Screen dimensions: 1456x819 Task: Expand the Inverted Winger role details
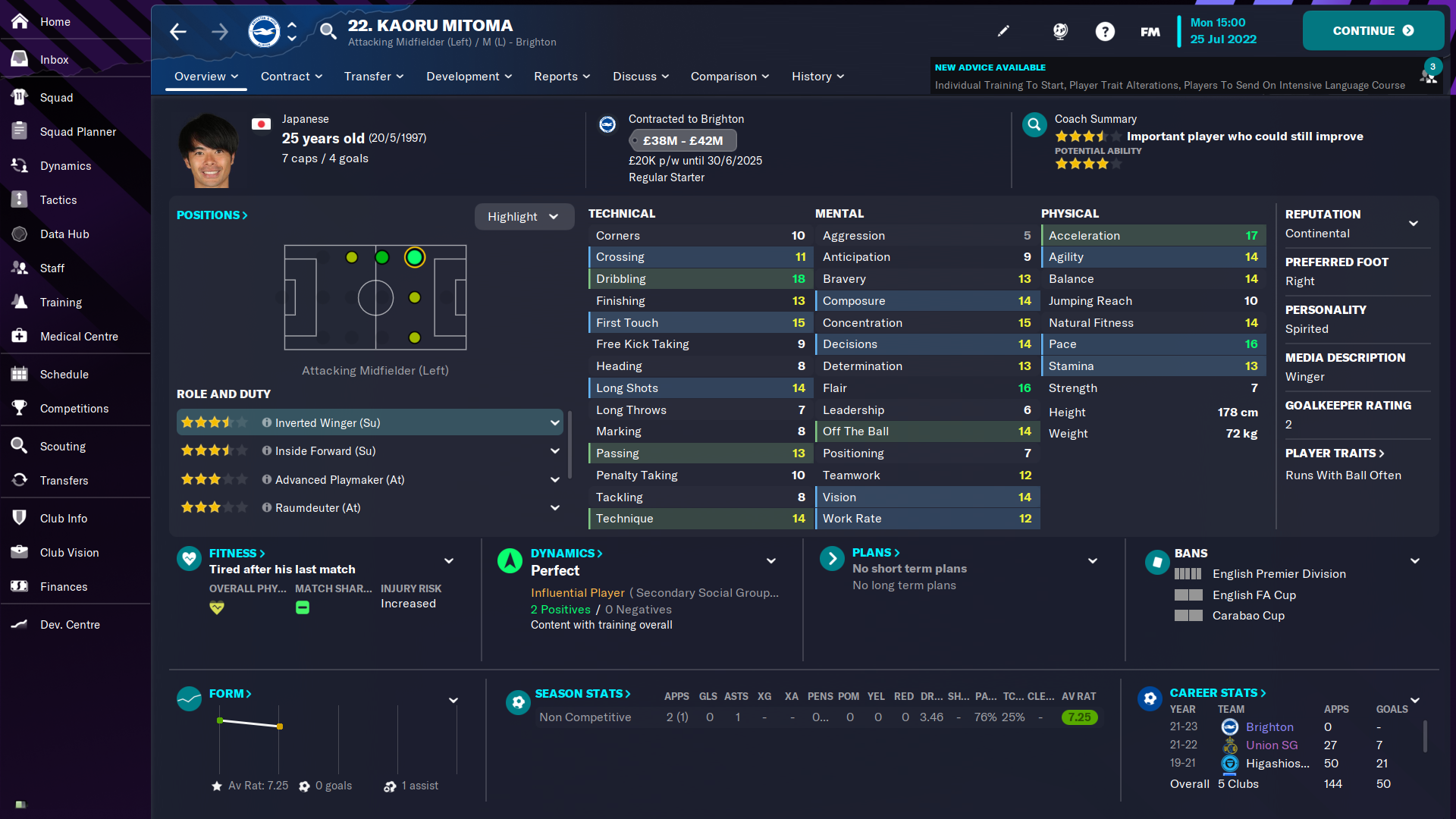tap(556, 422)
